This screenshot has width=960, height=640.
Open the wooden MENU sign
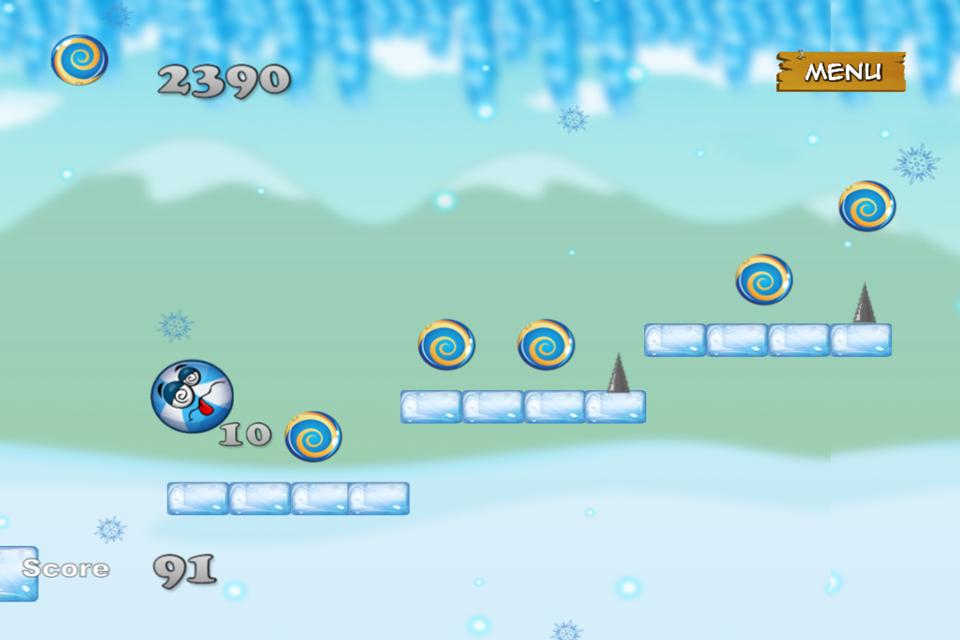[x=841, y=72]
